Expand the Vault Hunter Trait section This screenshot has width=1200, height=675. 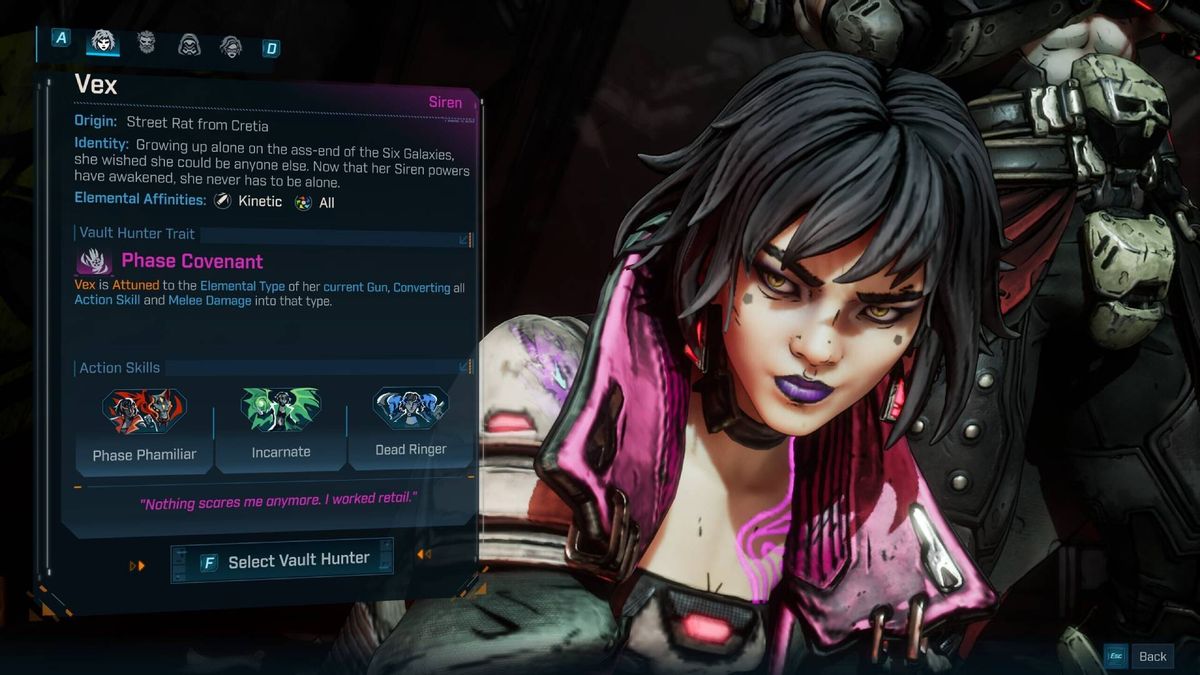464,240
